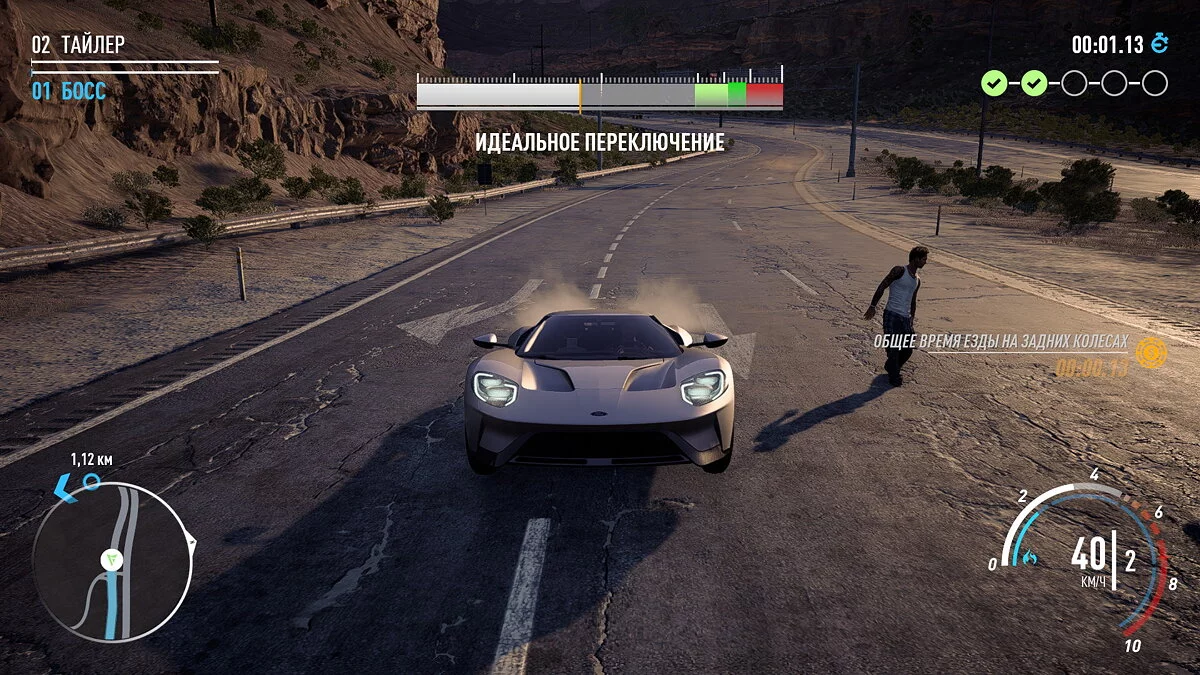Screen dimensions: 1200x675
Task: Click the rear-wheel riding time objective tracker
Action: pyautogui.click(x=1000, y=342)
